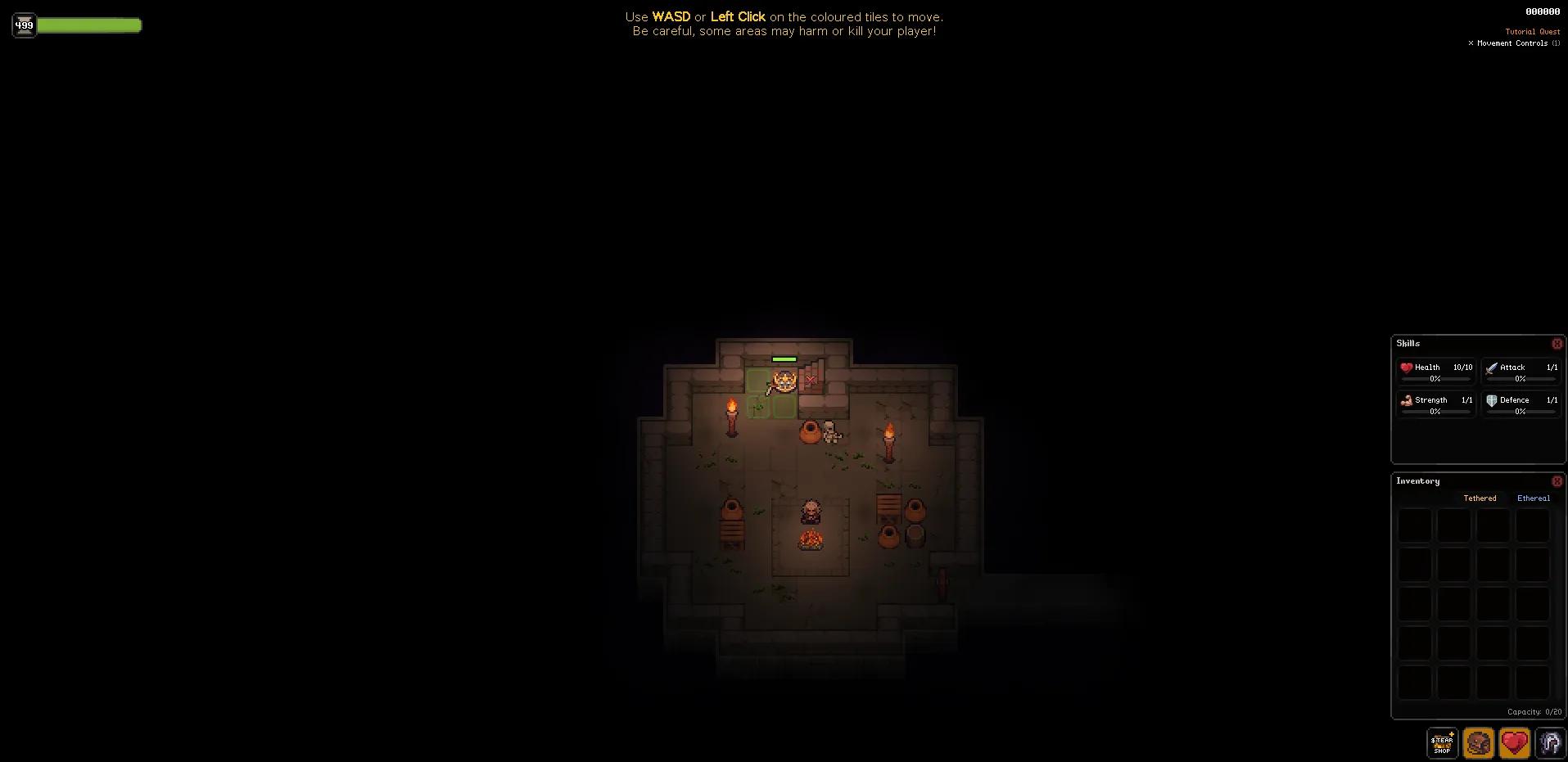The height and width of the screenshot is (762, 1568).
Task: Click the red heart icon in the bottom bar
Action: (x=1514, y=743)
